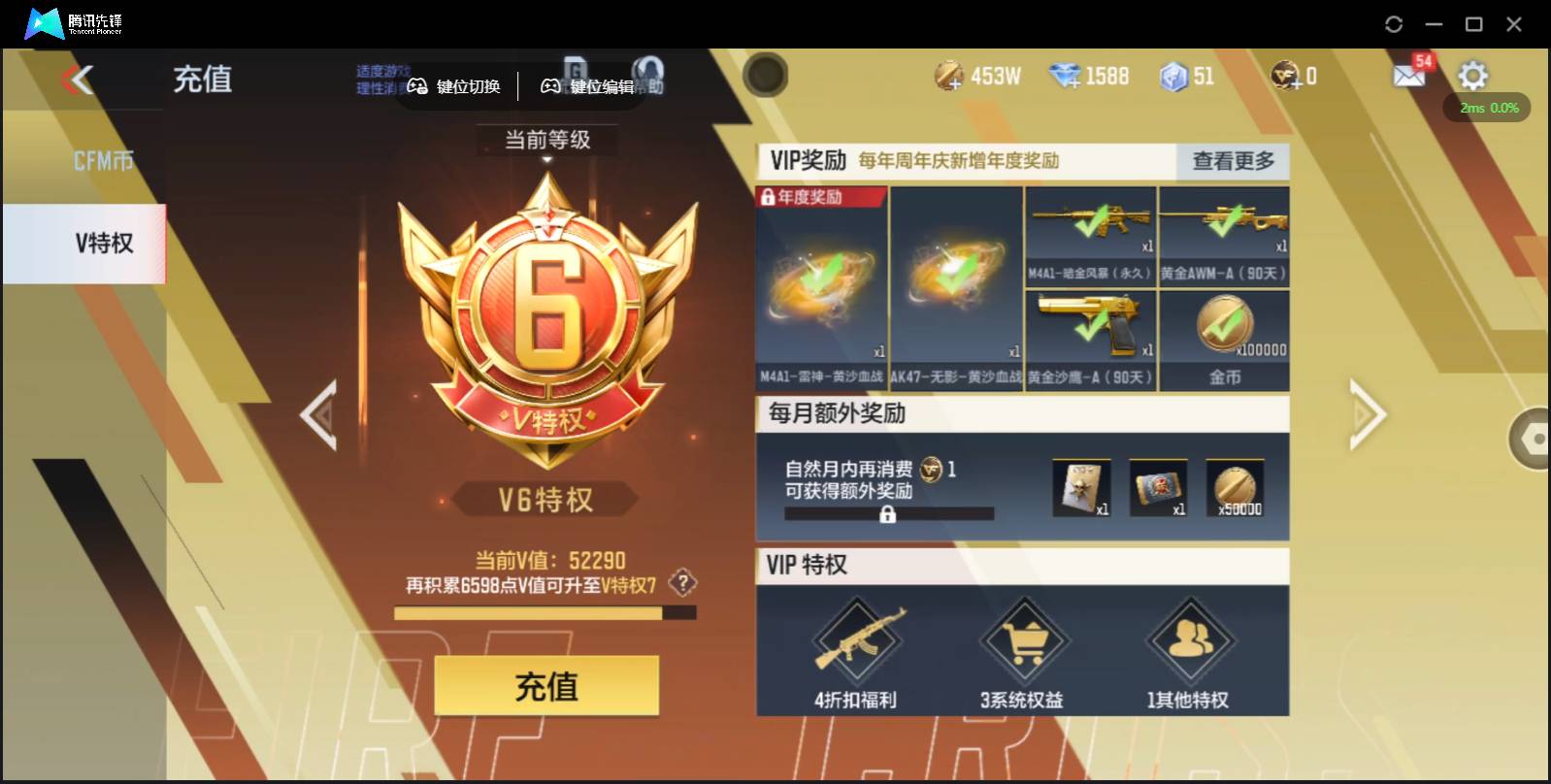Select the 4折扣福利 rifle icon

(856, 640)
